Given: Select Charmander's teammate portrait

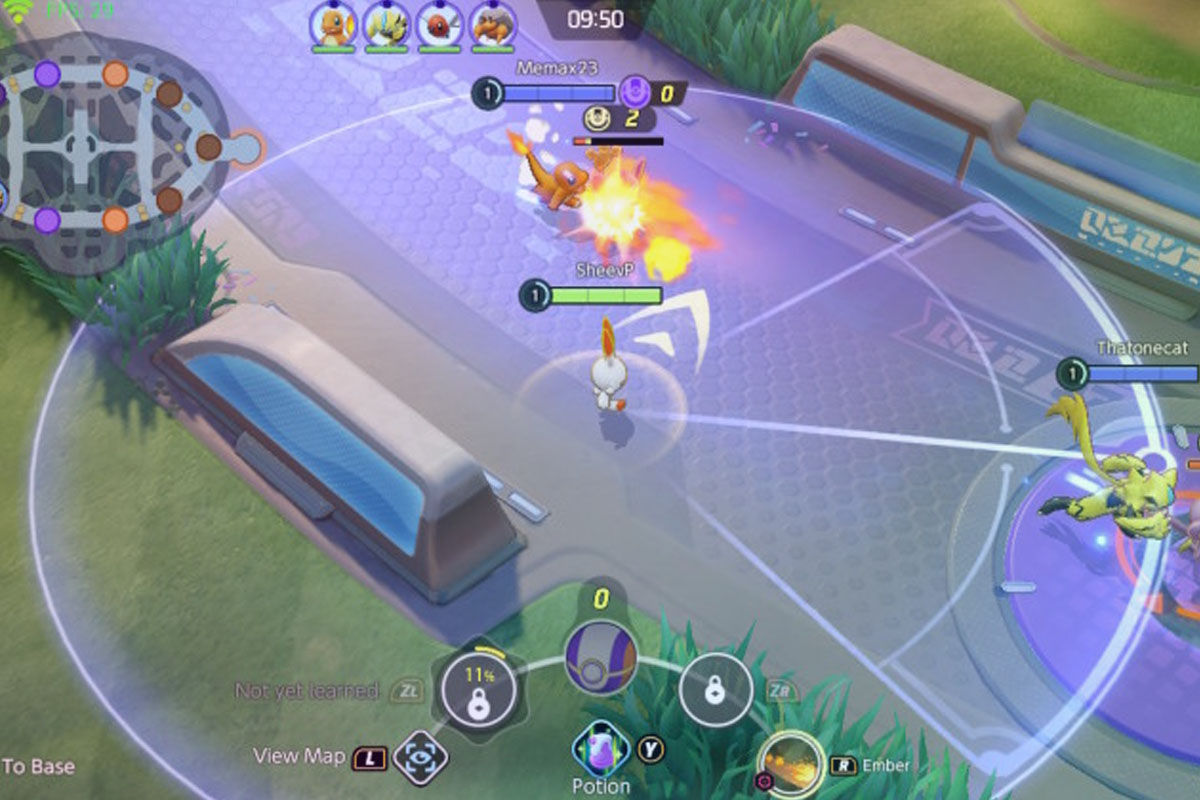Looking at the screenshot, I should click(x=333, y=22).
